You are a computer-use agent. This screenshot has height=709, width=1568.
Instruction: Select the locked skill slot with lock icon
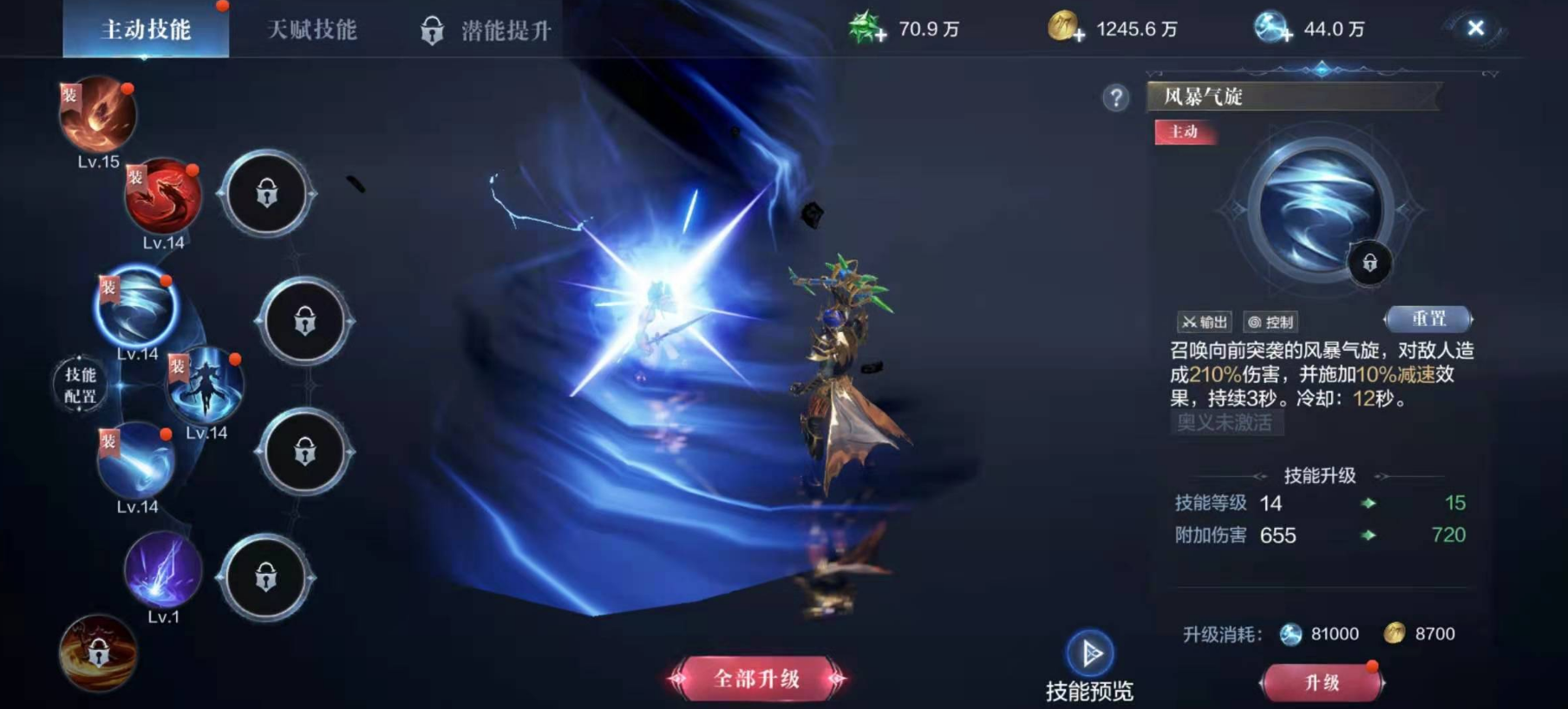click(266, 196)
